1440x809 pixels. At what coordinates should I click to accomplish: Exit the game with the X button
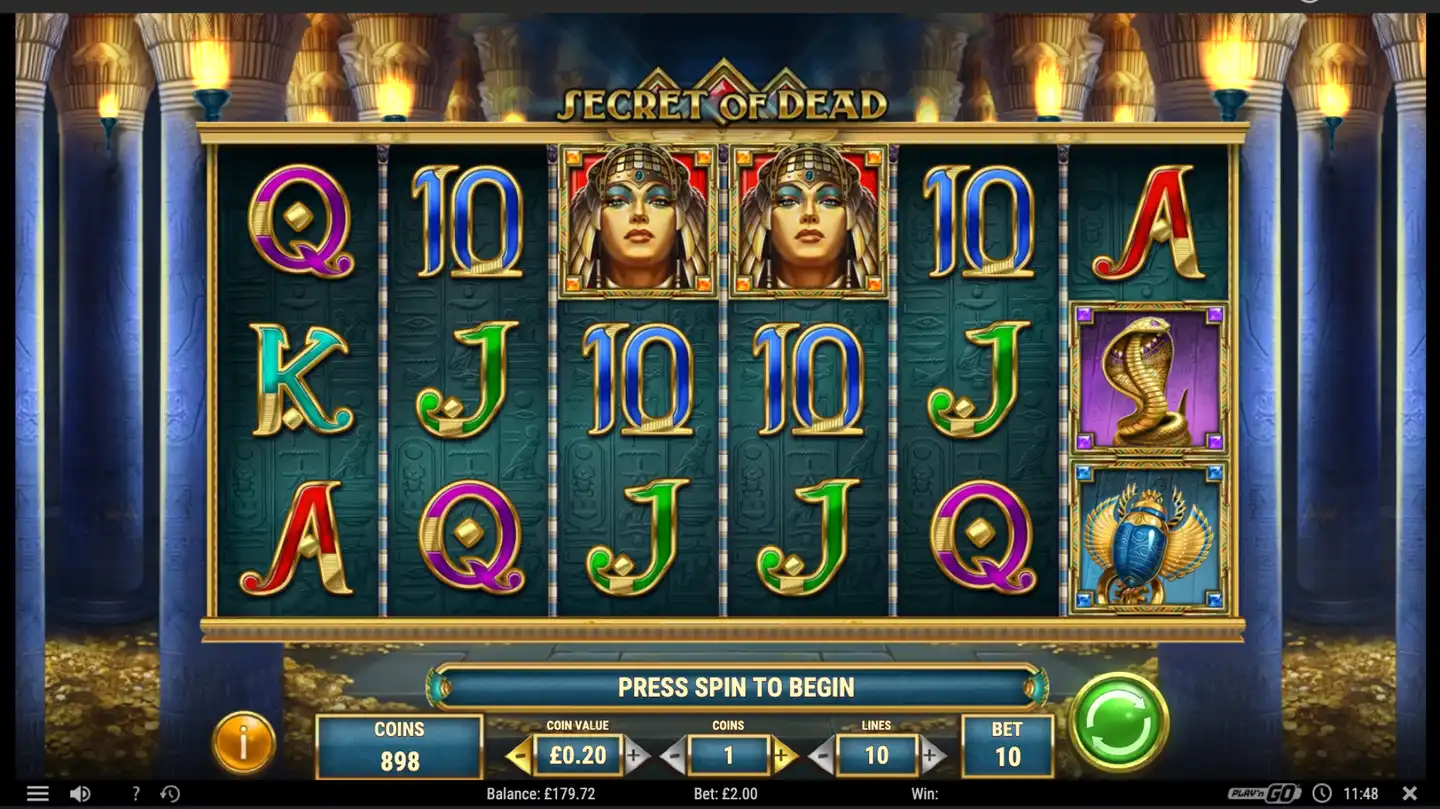pyautogui.click(x=1411, y=793)
